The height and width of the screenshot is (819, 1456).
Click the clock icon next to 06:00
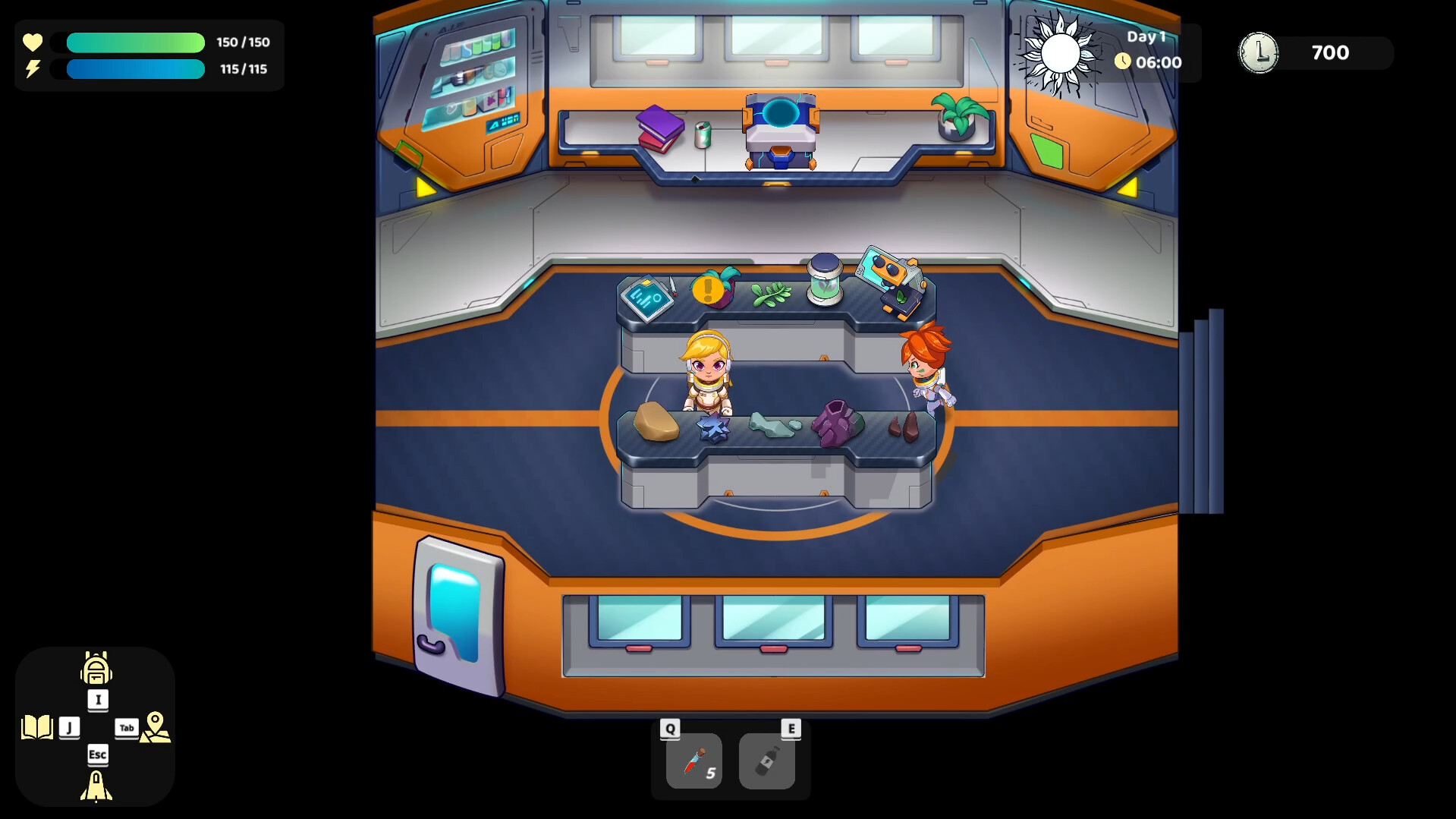(1123, 62)
